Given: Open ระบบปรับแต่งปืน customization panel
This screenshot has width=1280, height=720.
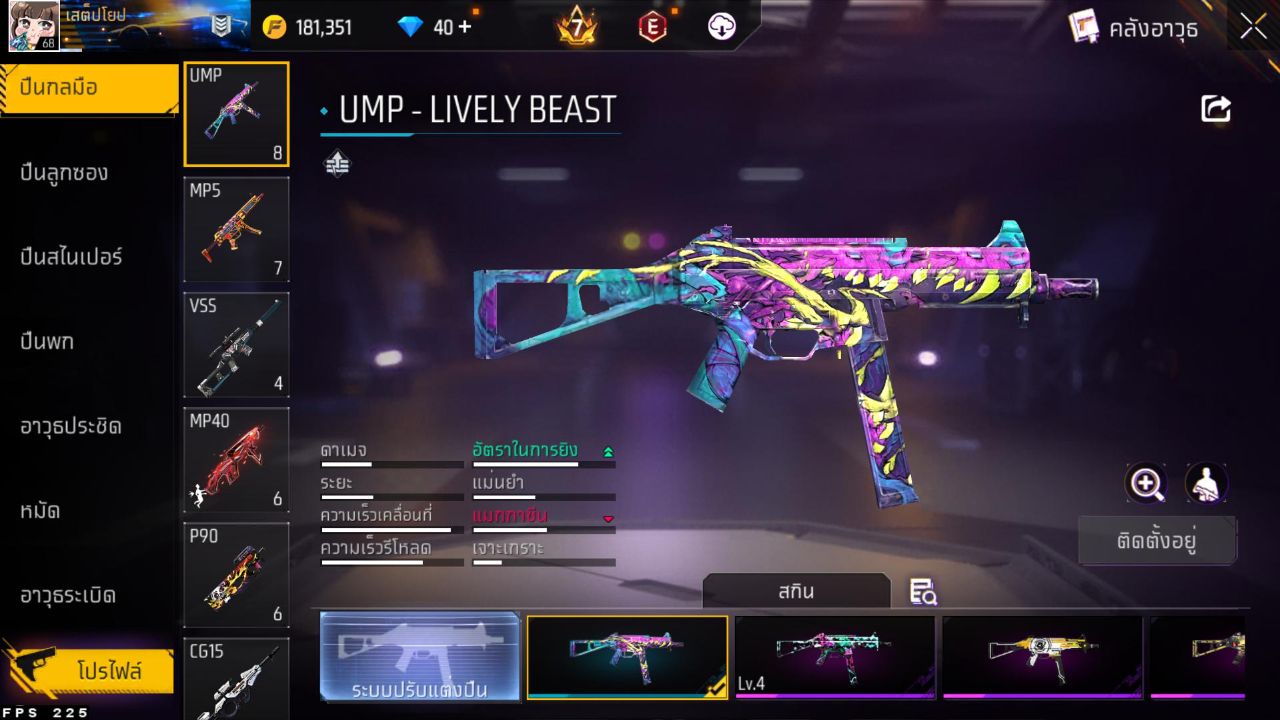Looking at the screenshot, I should [419, 657].
